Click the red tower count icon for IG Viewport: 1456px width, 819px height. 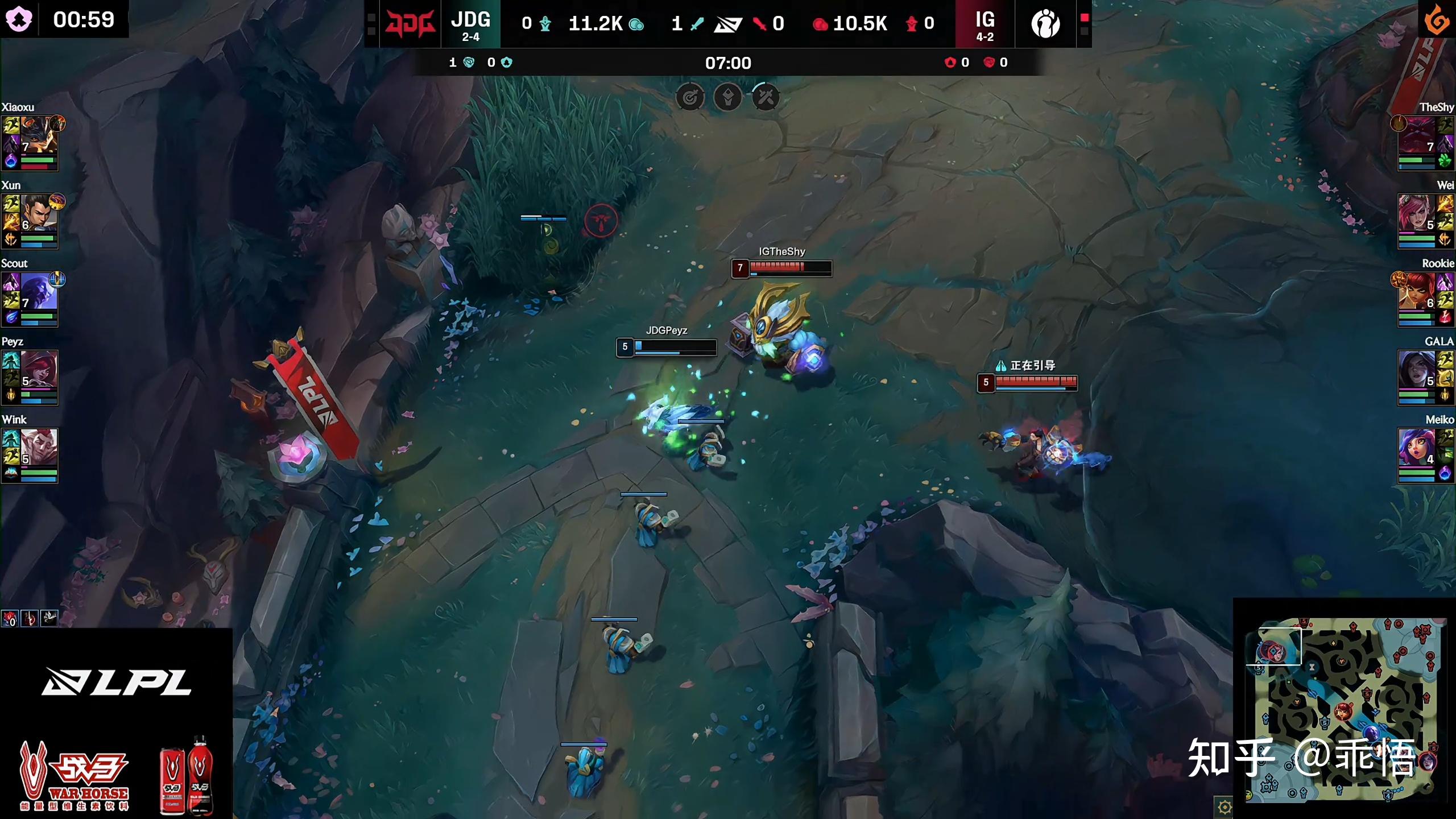[912, 24]
